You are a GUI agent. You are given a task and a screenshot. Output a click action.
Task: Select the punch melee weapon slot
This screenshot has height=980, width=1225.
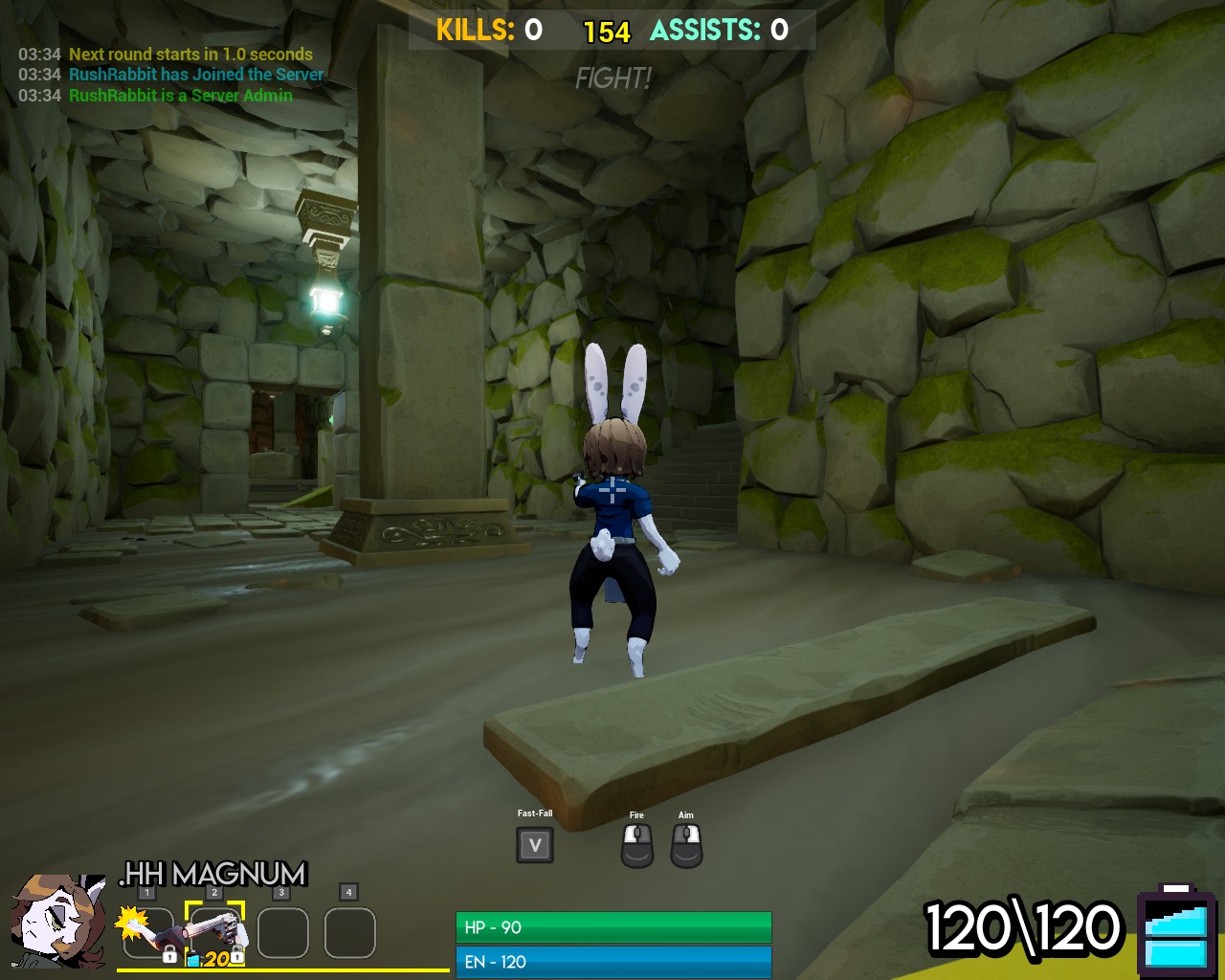148,932
